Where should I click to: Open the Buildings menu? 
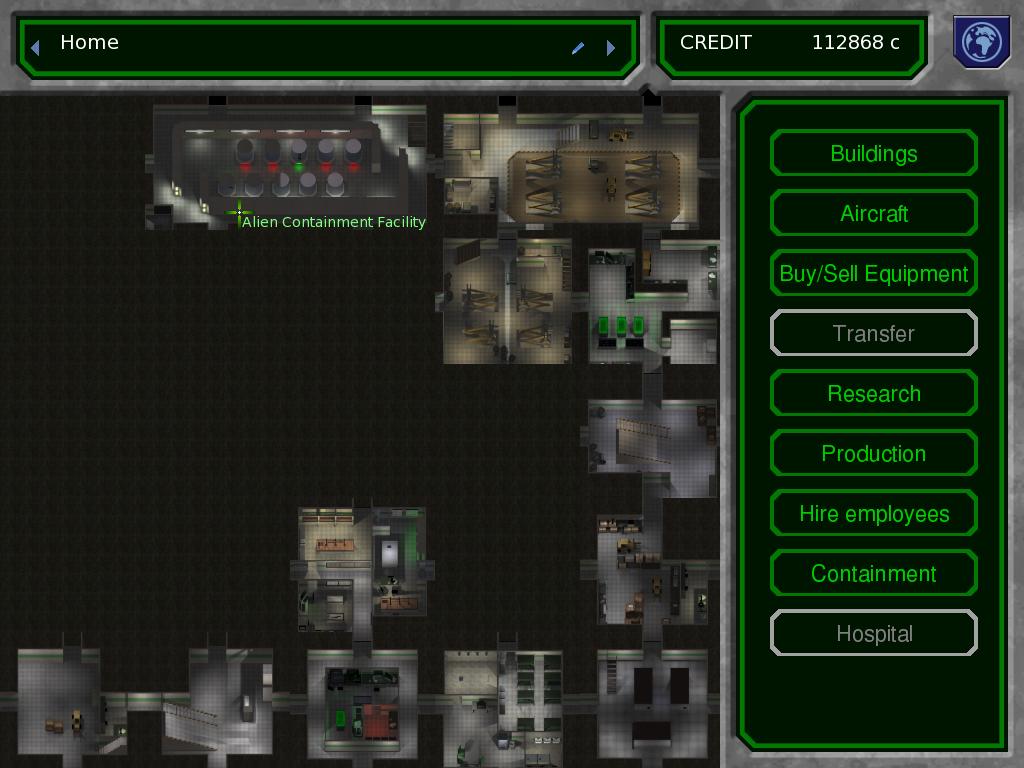(x=873, y=154)
